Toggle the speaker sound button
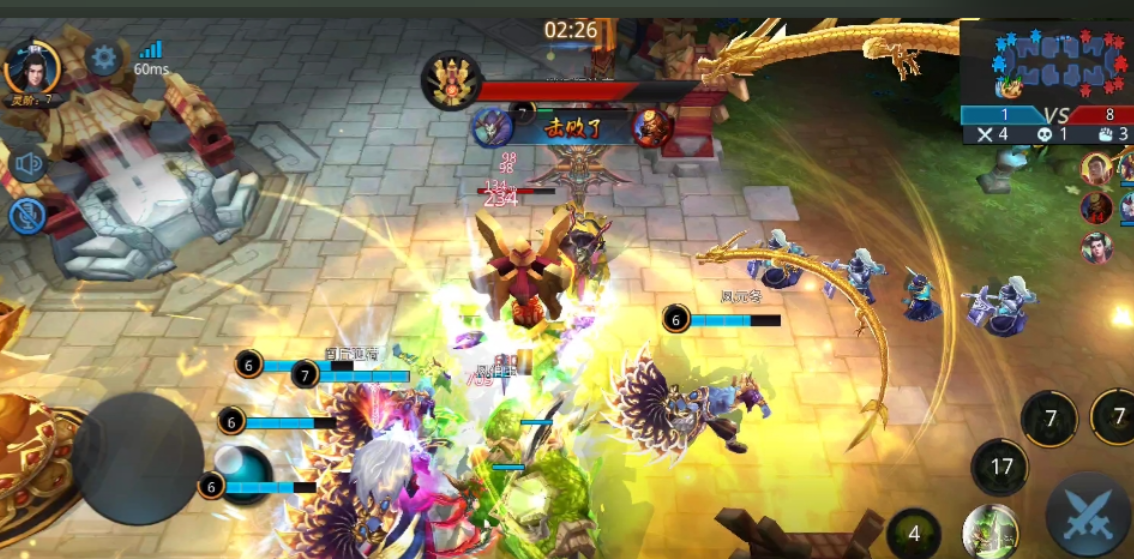Screen dimensions: 1134x559 pos(27,163)
